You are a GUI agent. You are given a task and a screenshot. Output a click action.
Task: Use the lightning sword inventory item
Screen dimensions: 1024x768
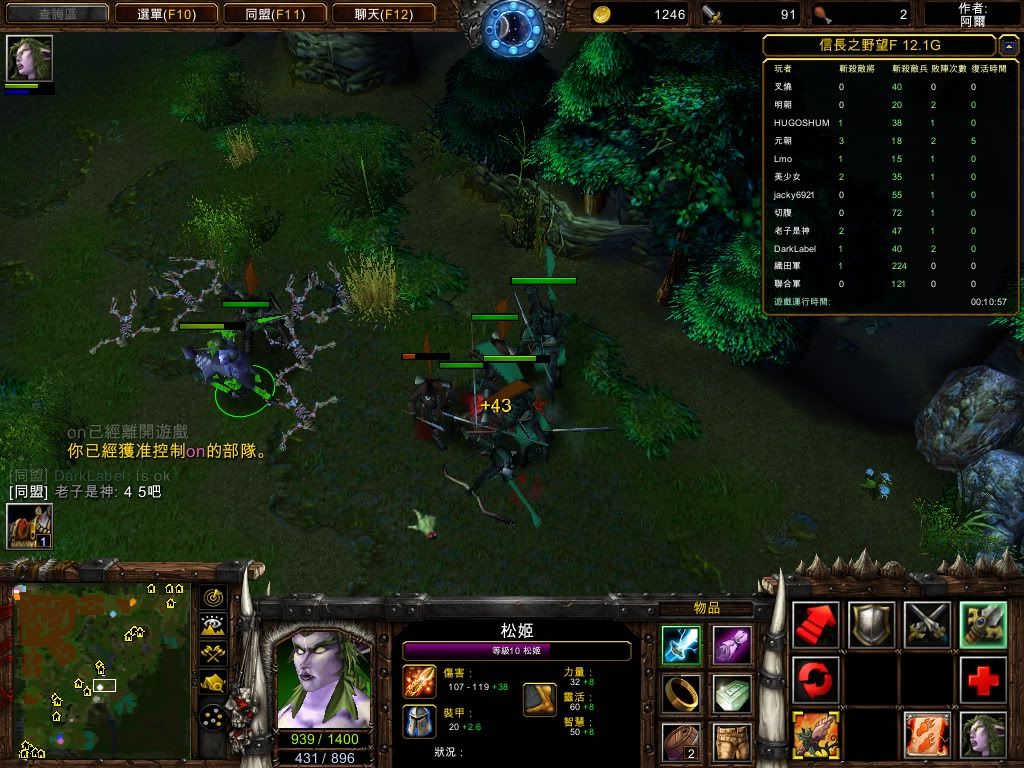pos(681,645)
